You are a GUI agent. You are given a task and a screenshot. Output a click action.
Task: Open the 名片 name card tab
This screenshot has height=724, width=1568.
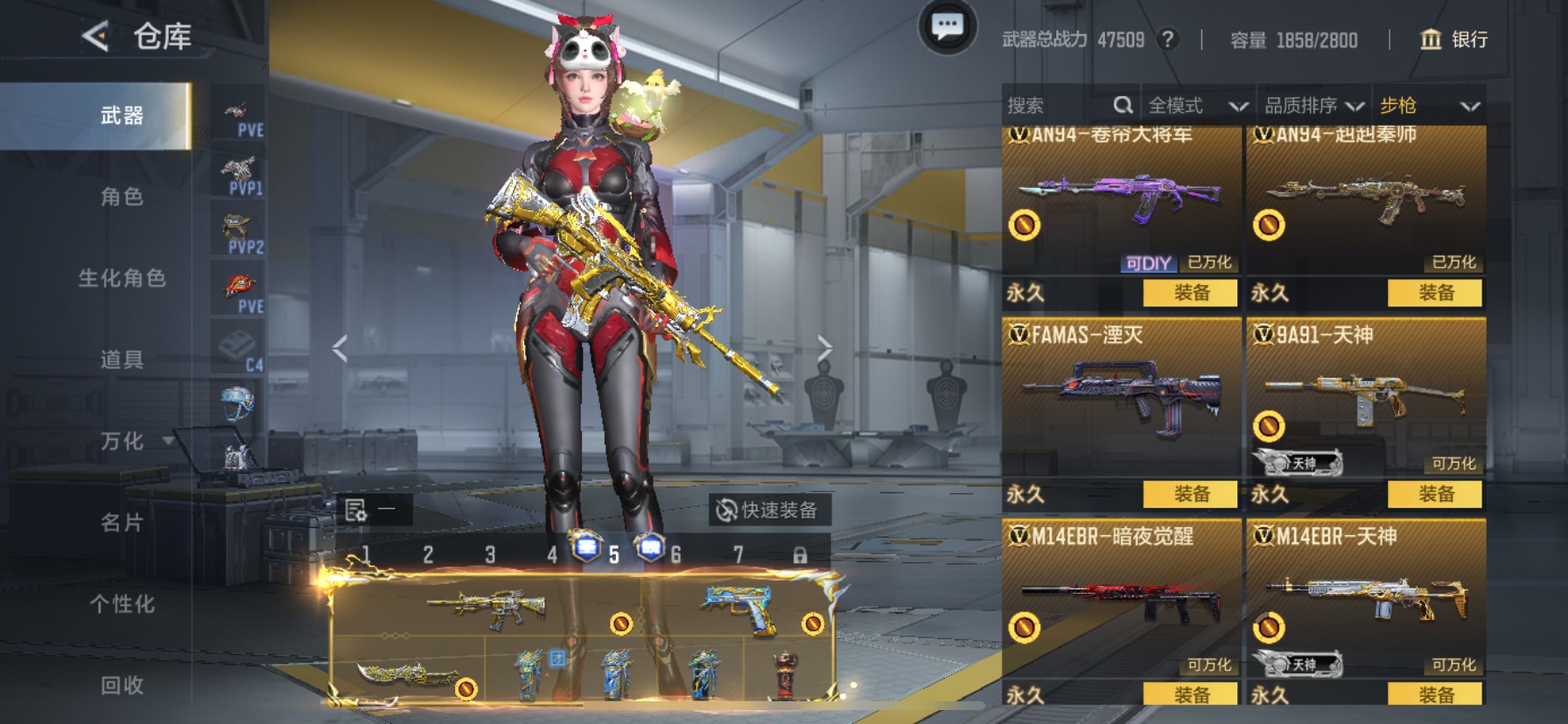tap(122, 523)
